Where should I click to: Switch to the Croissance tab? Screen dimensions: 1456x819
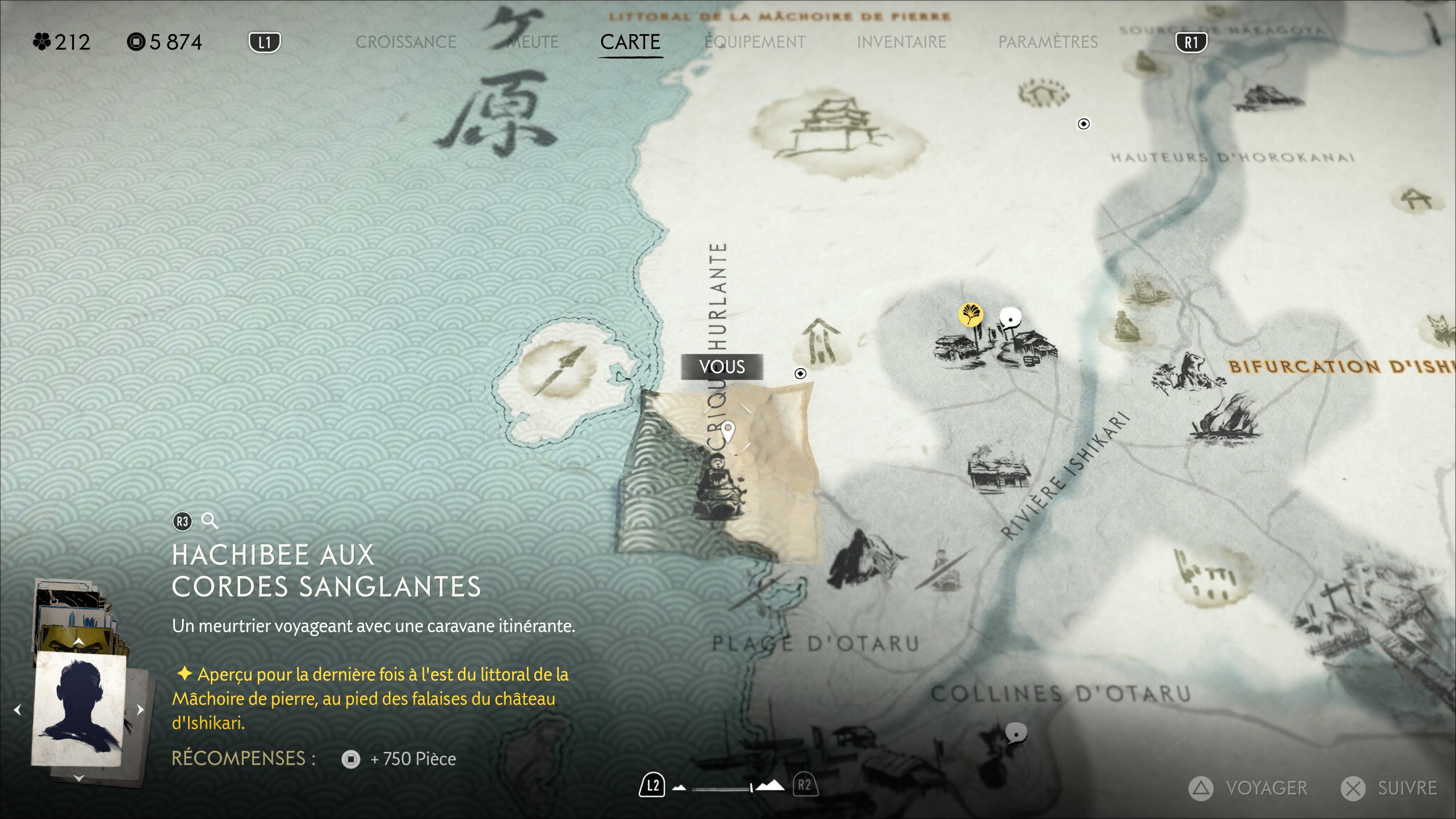click(x=405, y=42)
